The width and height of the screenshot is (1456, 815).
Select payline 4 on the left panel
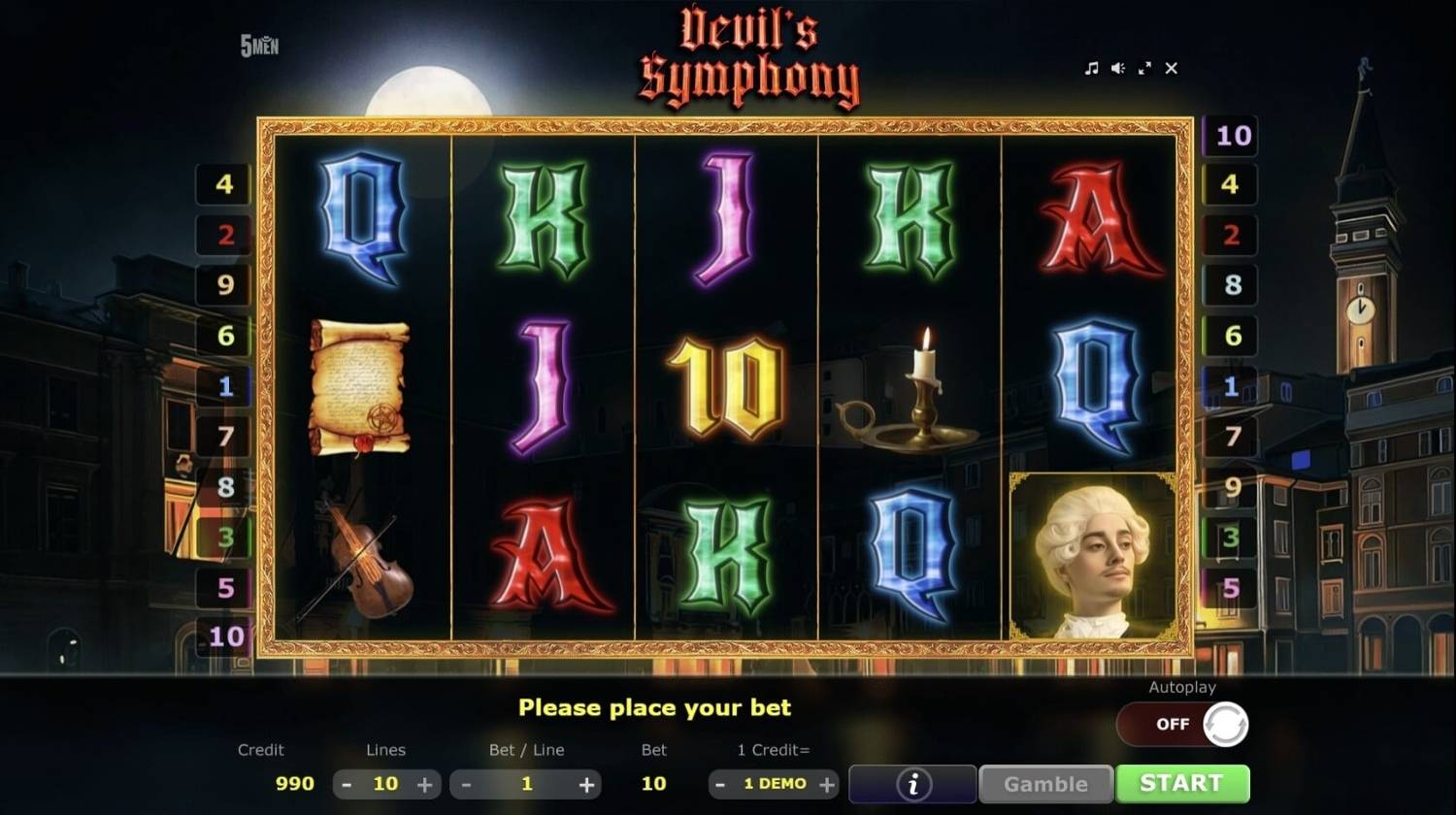click(x=224, y=183)
